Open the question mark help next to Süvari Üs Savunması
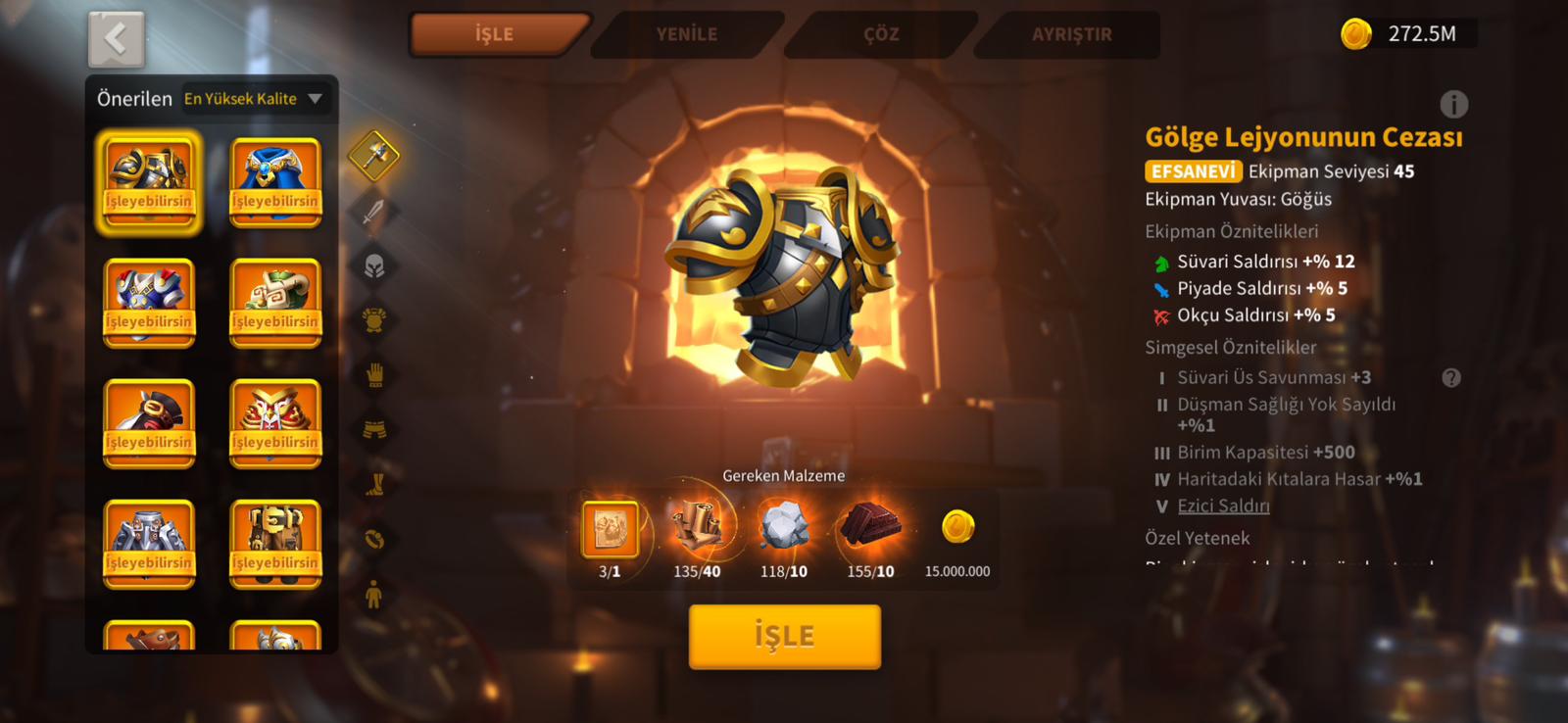This screenshot has height=723, width=1568. tap(1451, 378)
